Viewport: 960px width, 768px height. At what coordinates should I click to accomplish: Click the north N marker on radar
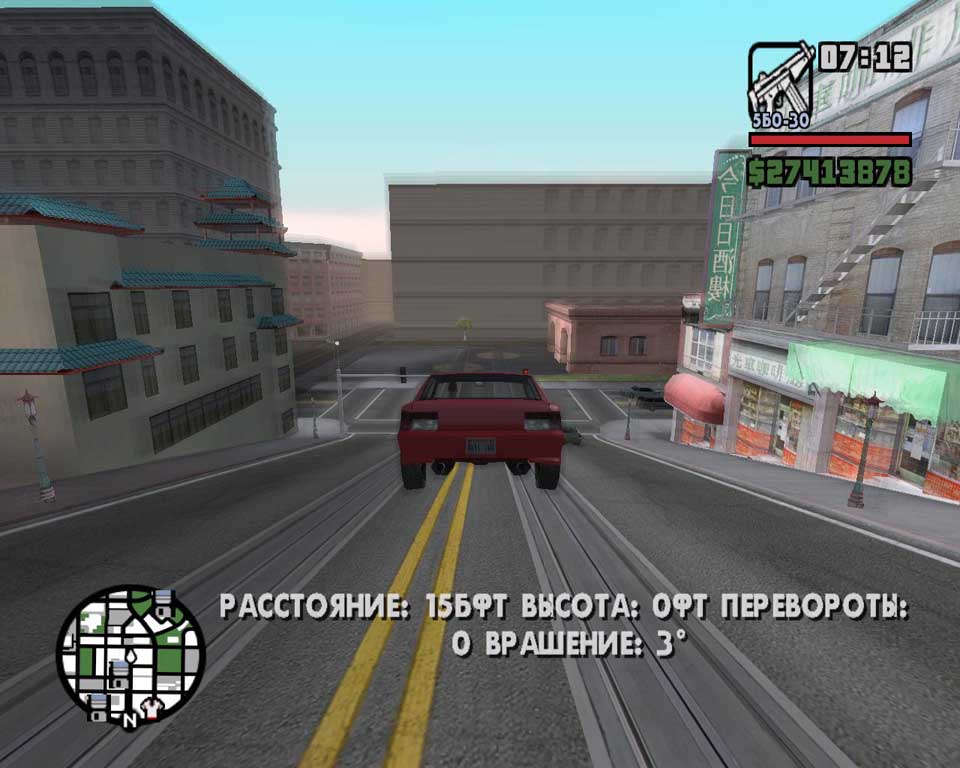[x=129, y=718]
